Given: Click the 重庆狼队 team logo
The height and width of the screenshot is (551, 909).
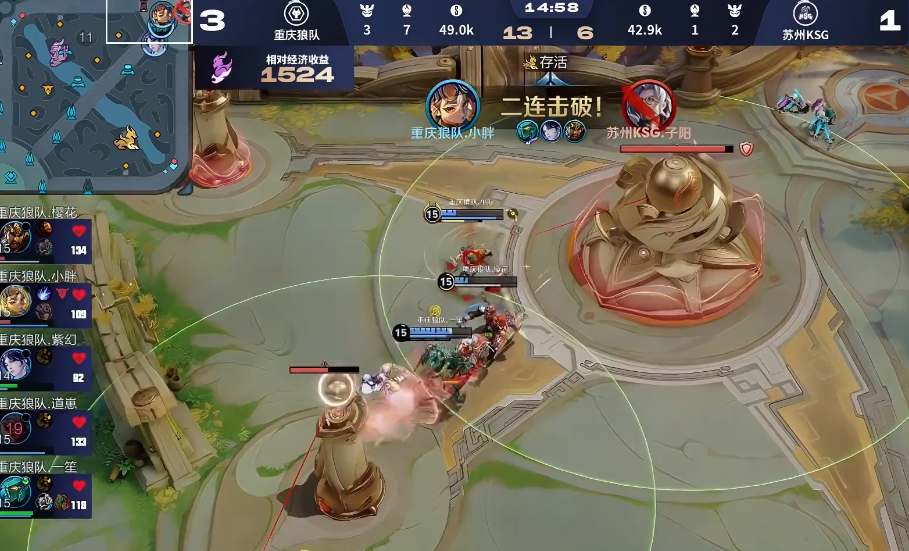Looking at the screenshot, I should point(296,14).
